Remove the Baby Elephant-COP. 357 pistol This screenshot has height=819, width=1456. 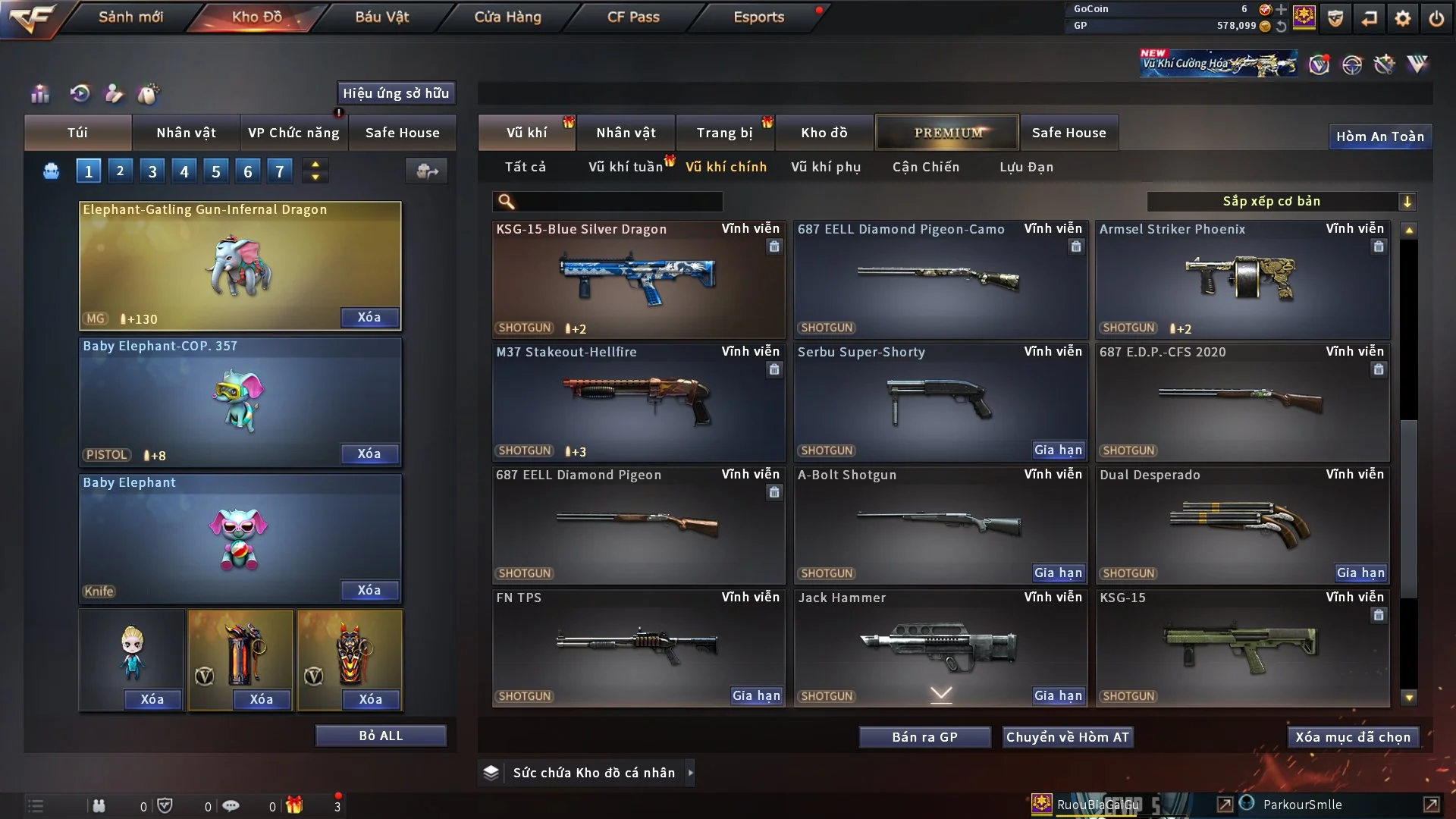pyautogui.click(x=369, y=453)
